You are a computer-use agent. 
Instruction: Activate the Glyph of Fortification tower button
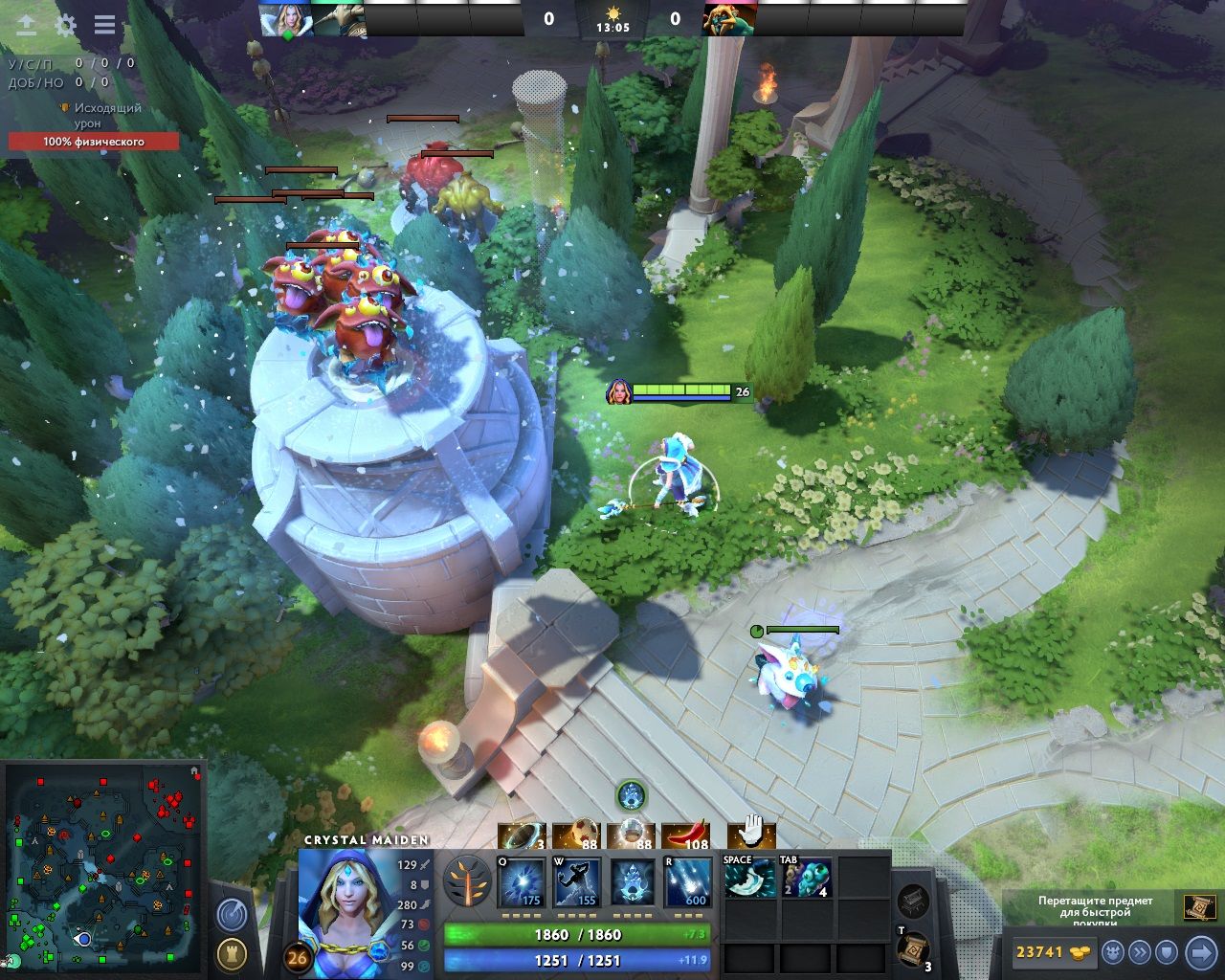pyautogui.click(x=231, y=953)
